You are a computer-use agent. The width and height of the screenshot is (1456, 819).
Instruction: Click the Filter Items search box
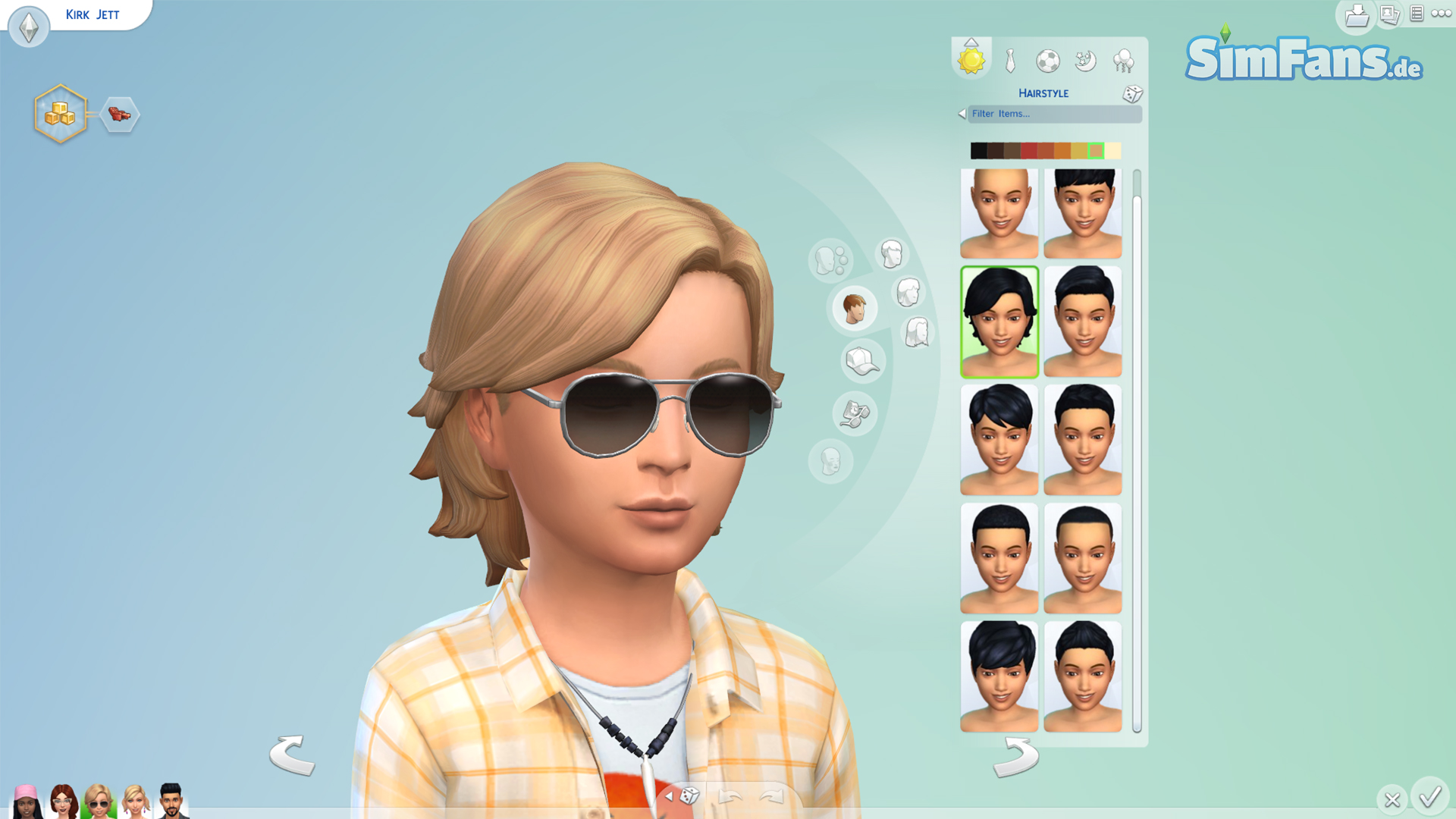point(1054,114)
